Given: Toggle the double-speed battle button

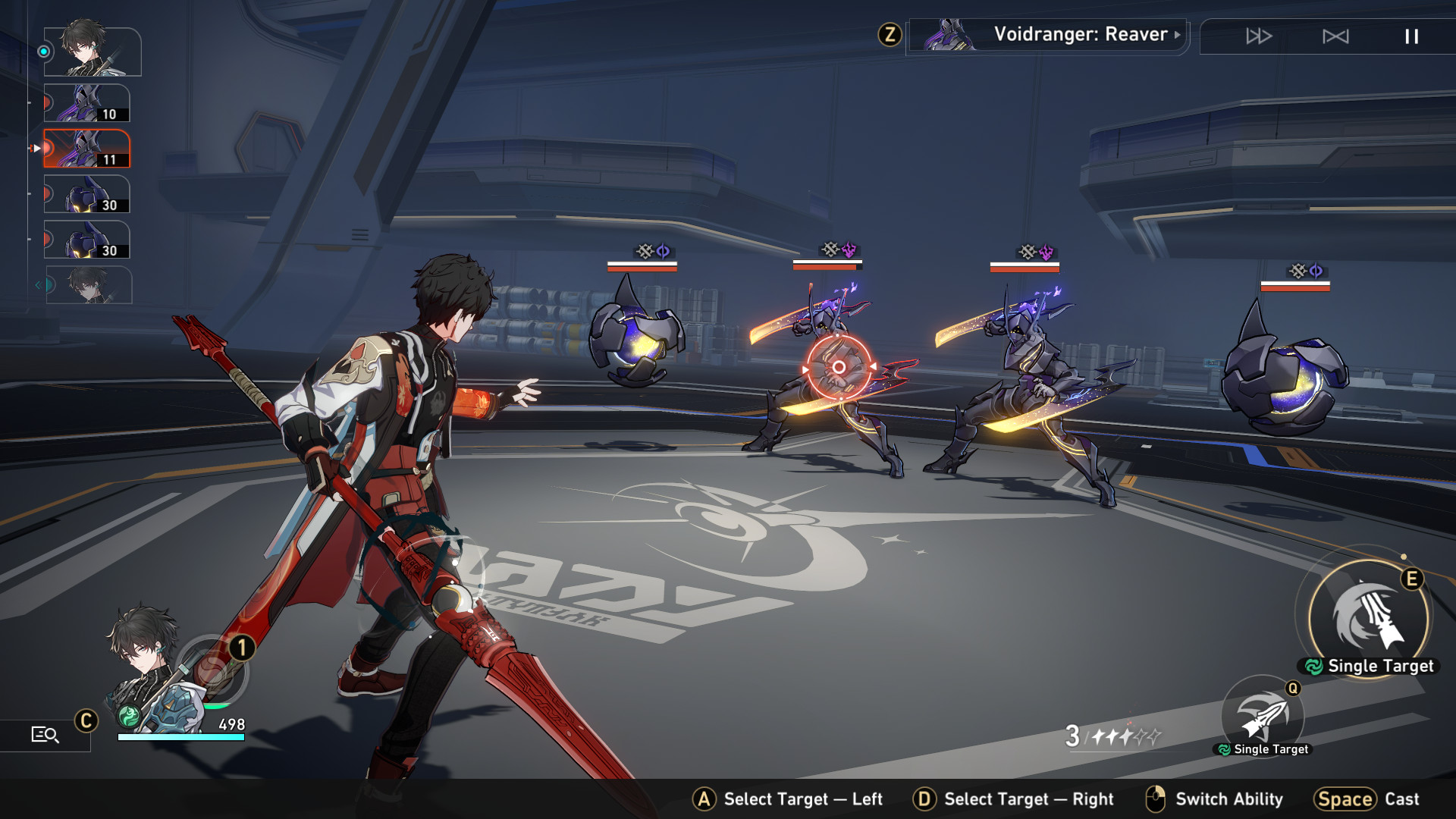Looking at the screenshot, I should click(x=1259, y=36).
